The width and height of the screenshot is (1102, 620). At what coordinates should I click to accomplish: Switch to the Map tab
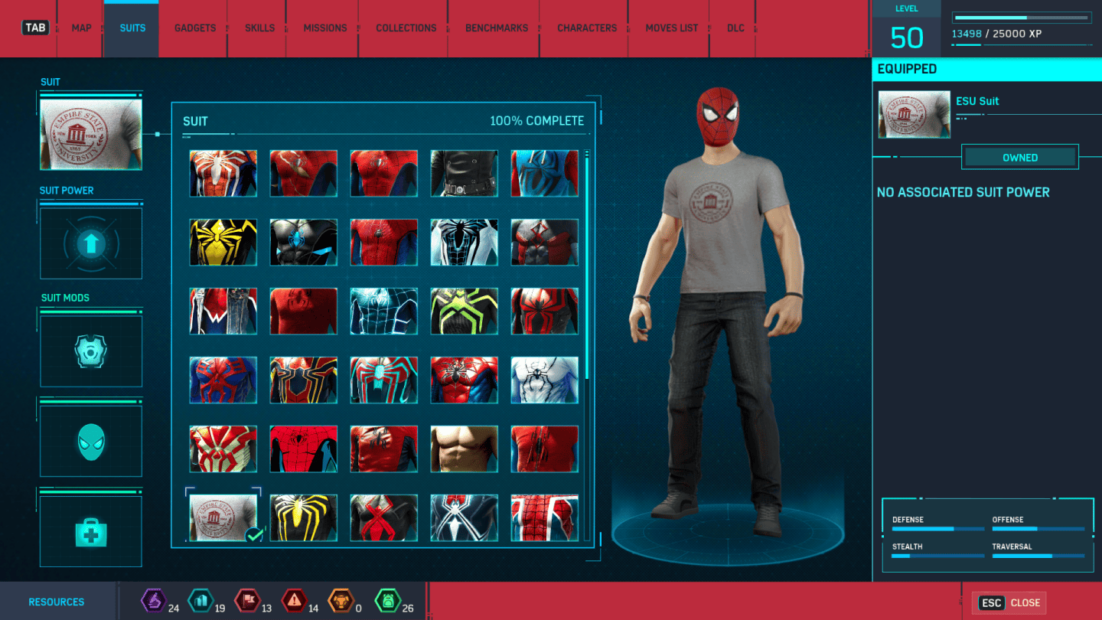81,28
